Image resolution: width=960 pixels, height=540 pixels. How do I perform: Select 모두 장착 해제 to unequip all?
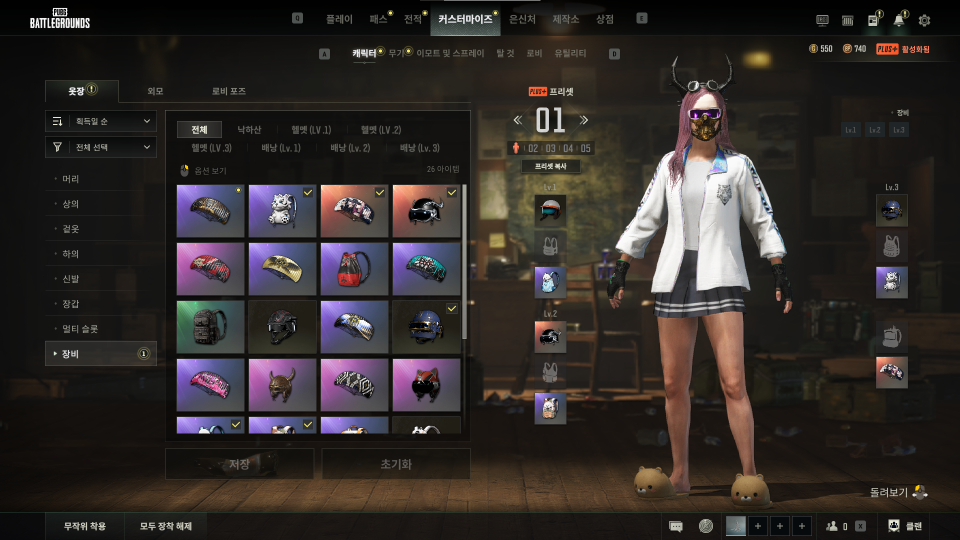166,526
